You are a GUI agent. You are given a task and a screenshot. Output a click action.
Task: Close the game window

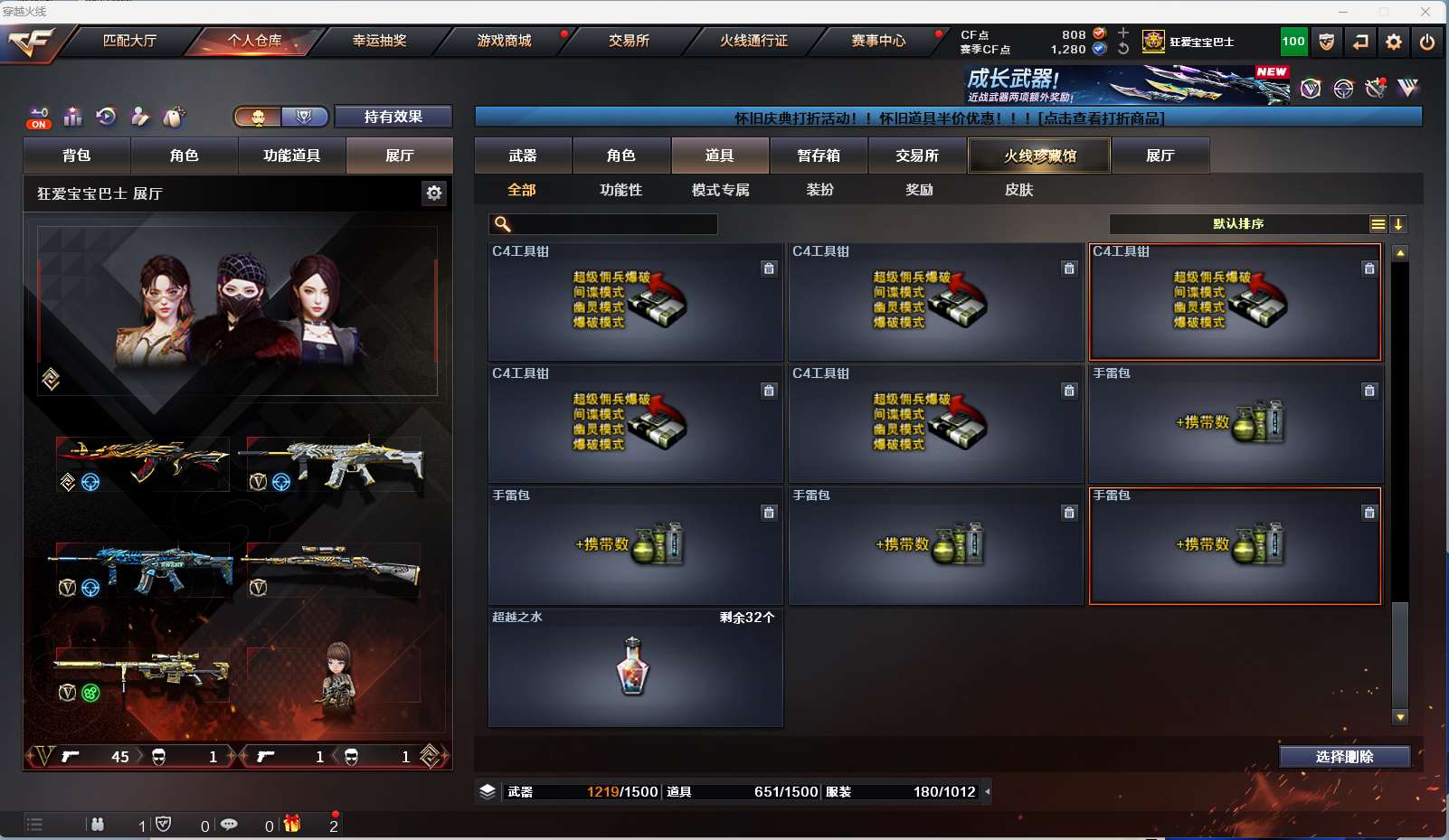[1425, 12]
